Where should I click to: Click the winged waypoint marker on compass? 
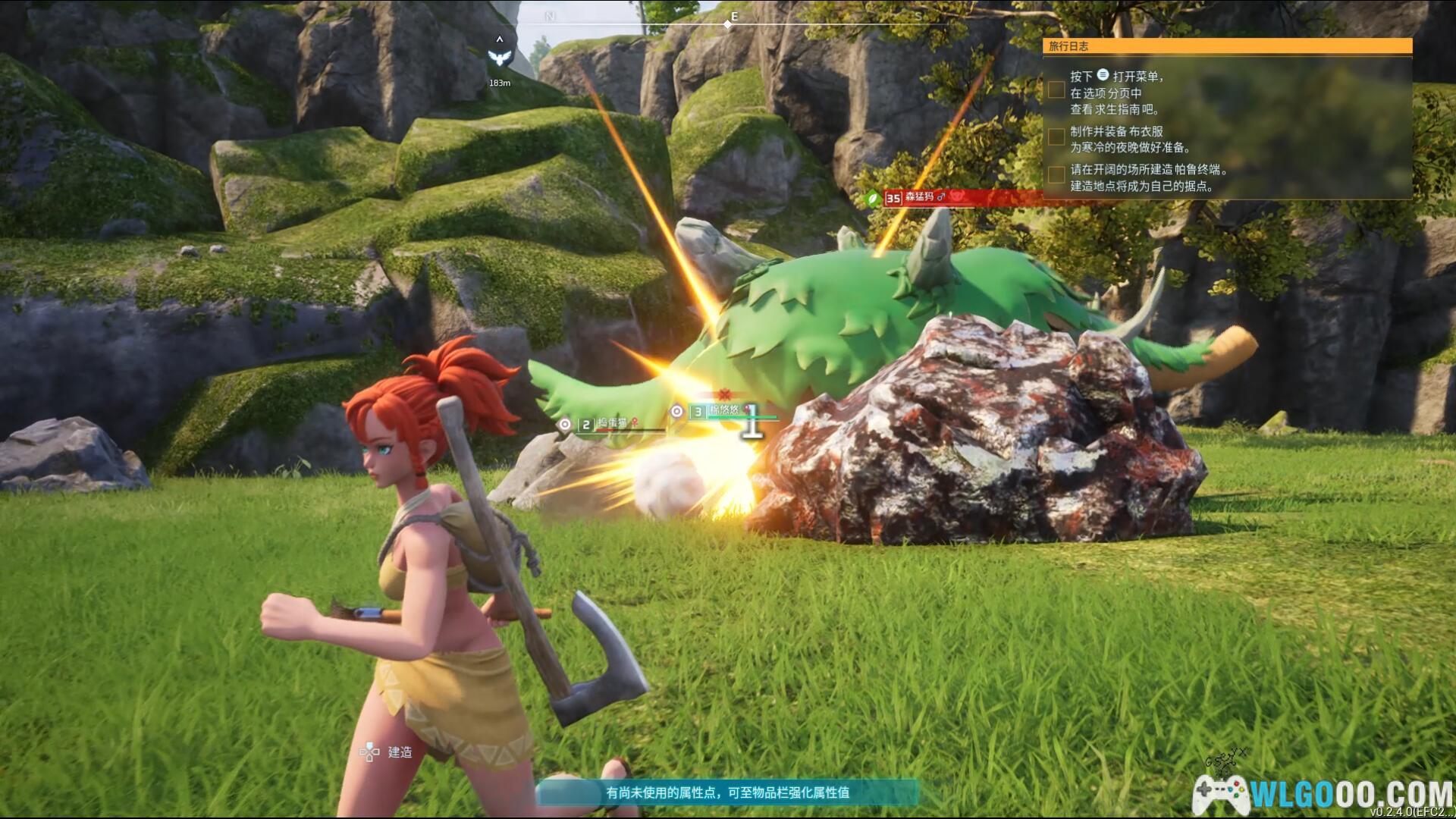pyautogui.click(x=499, y=56)
